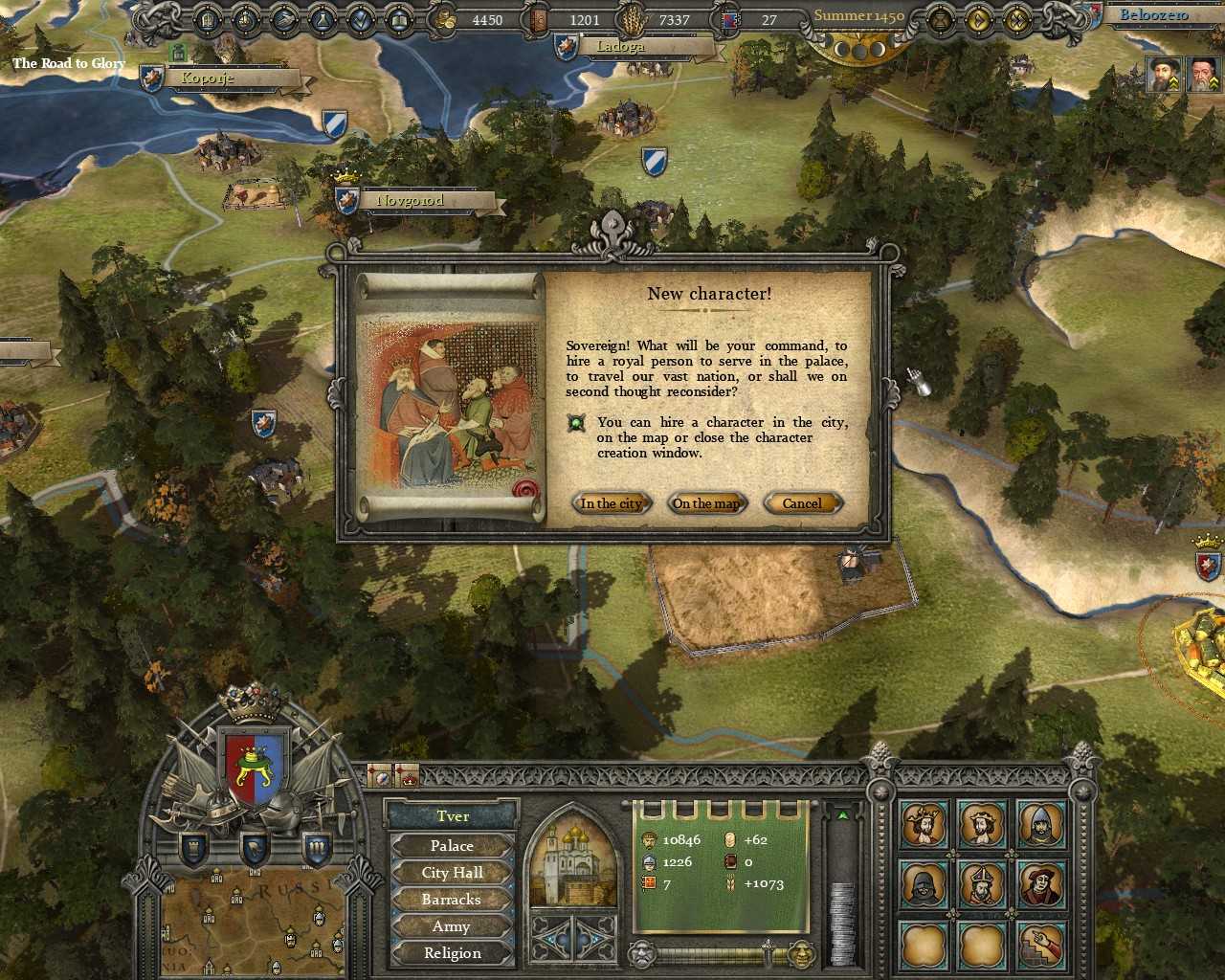Click the church thumbnail in the city panel
This screenshot has width=1225, height=980.
pos(571,862)
